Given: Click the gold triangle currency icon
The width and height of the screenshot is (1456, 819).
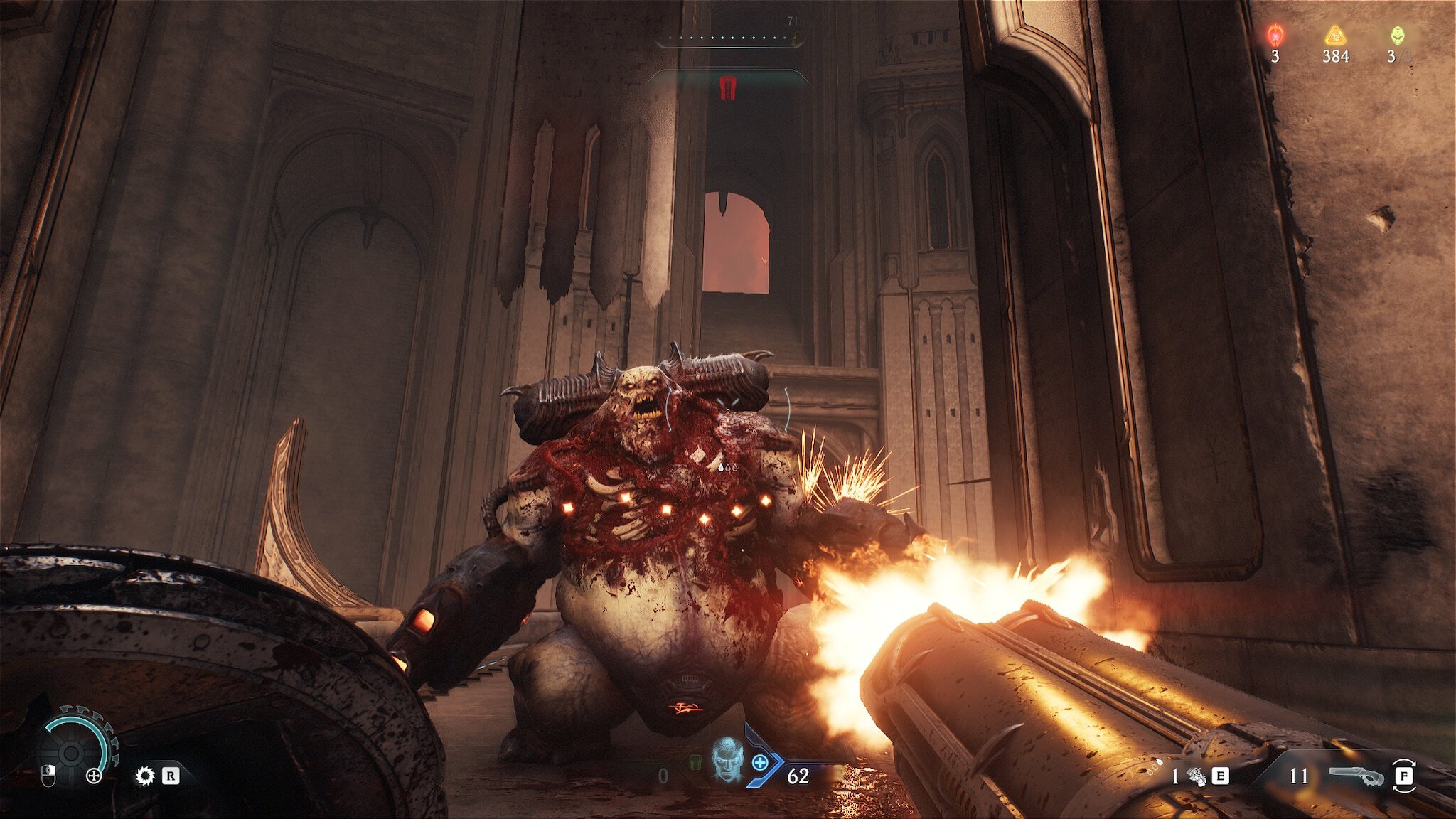Looking at the screenshot, I should (x=1335, y=35).
